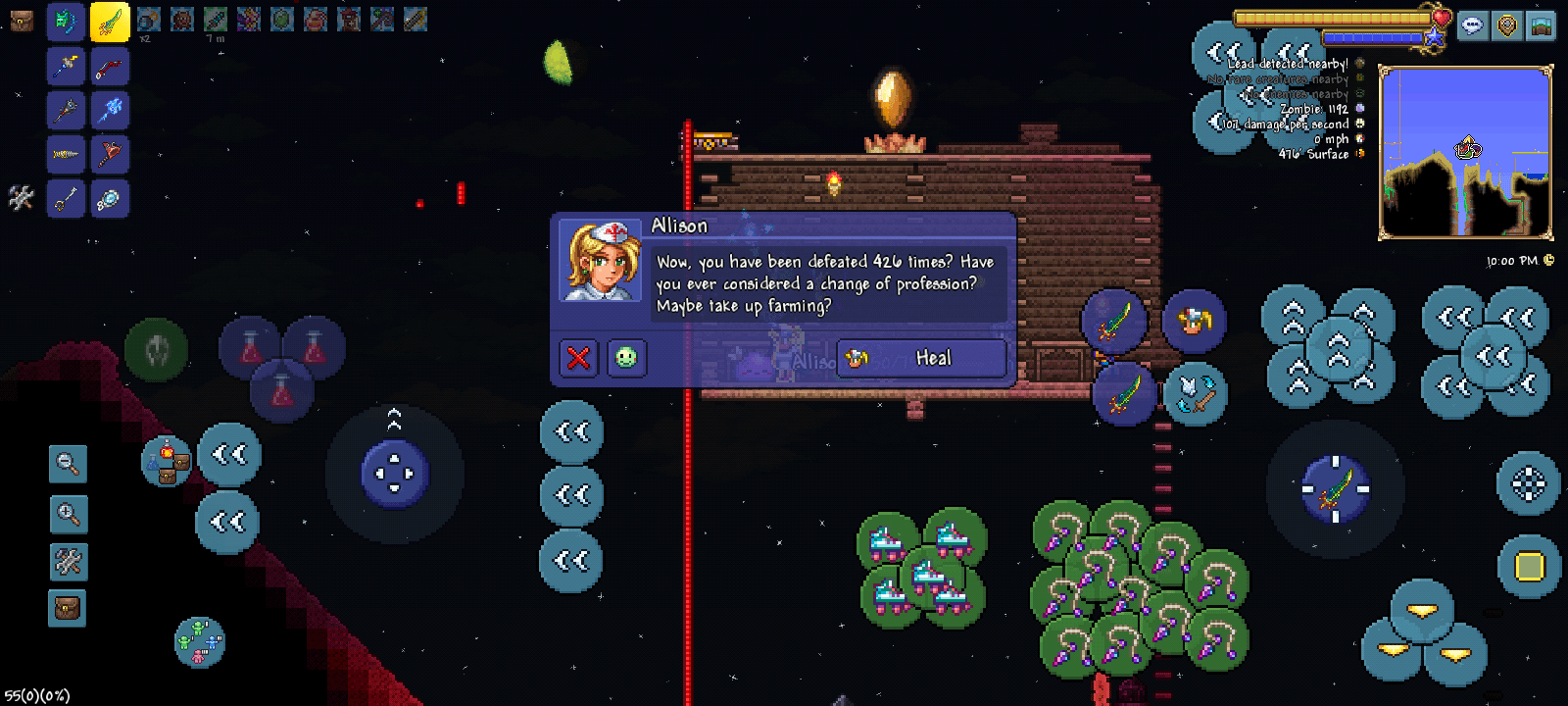Viewport: 1568px width, 706px height.
Task: Open the team selection button with colored figures
Action: coord(199,641)
